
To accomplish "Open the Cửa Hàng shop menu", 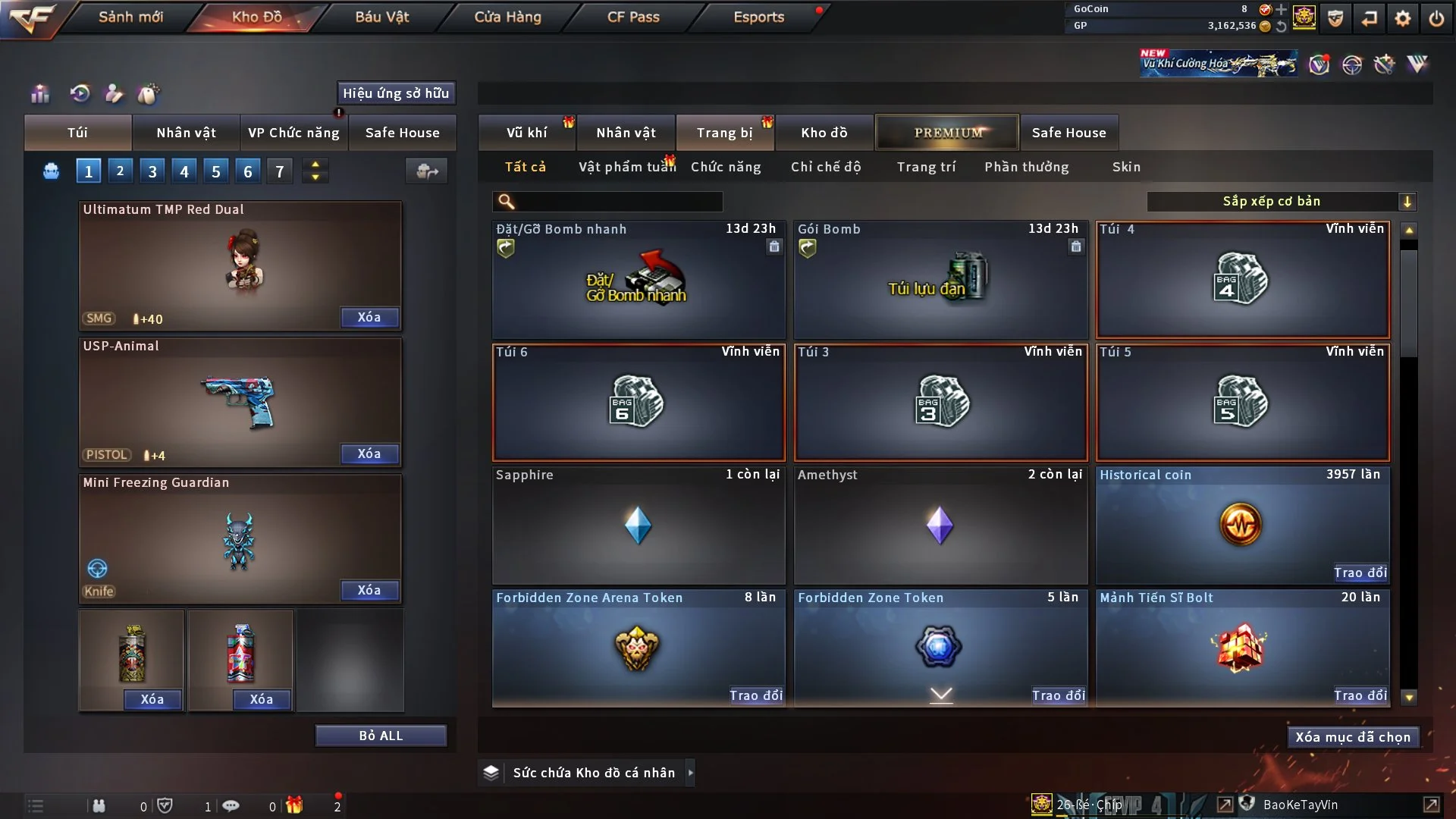I will (507, 17).
